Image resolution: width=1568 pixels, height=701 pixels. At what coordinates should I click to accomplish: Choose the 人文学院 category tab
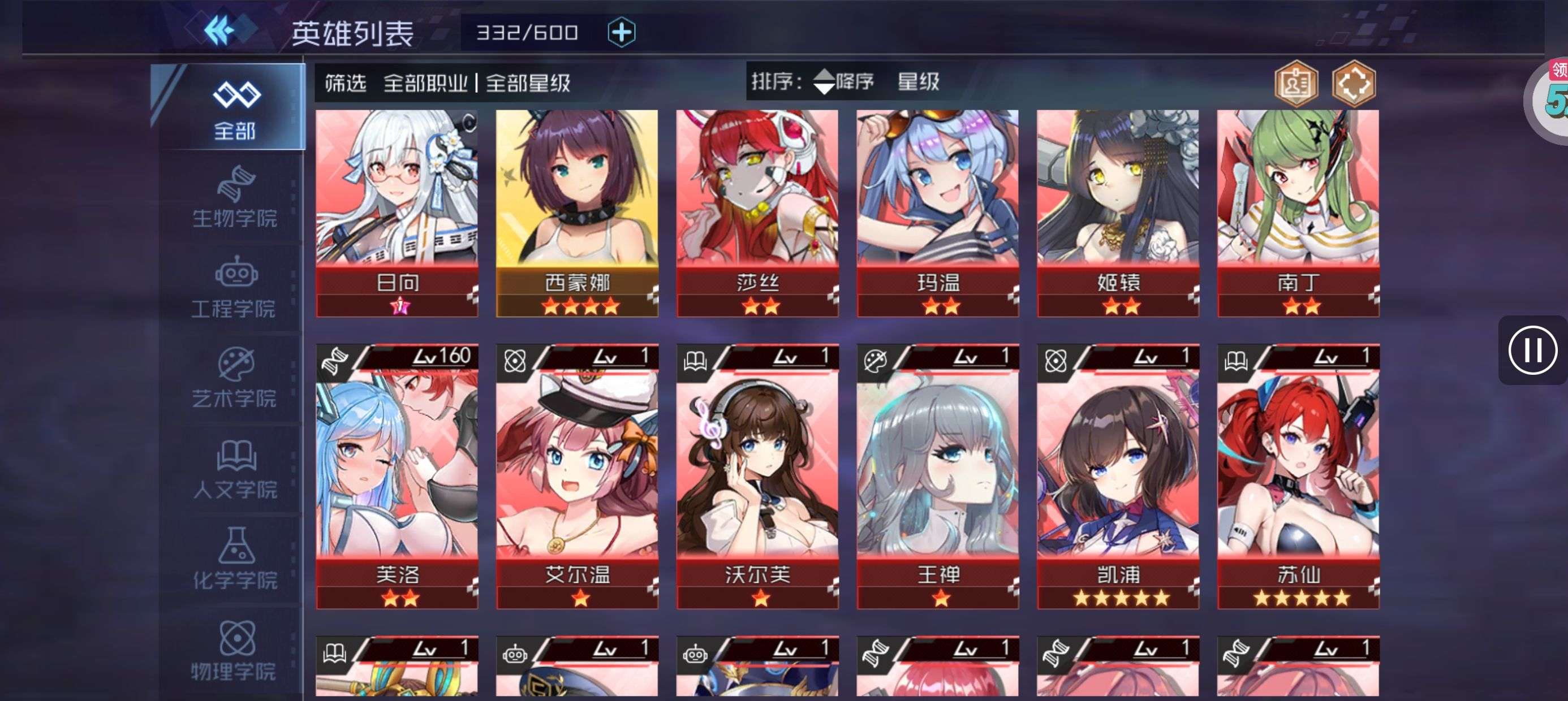[234, 469]
